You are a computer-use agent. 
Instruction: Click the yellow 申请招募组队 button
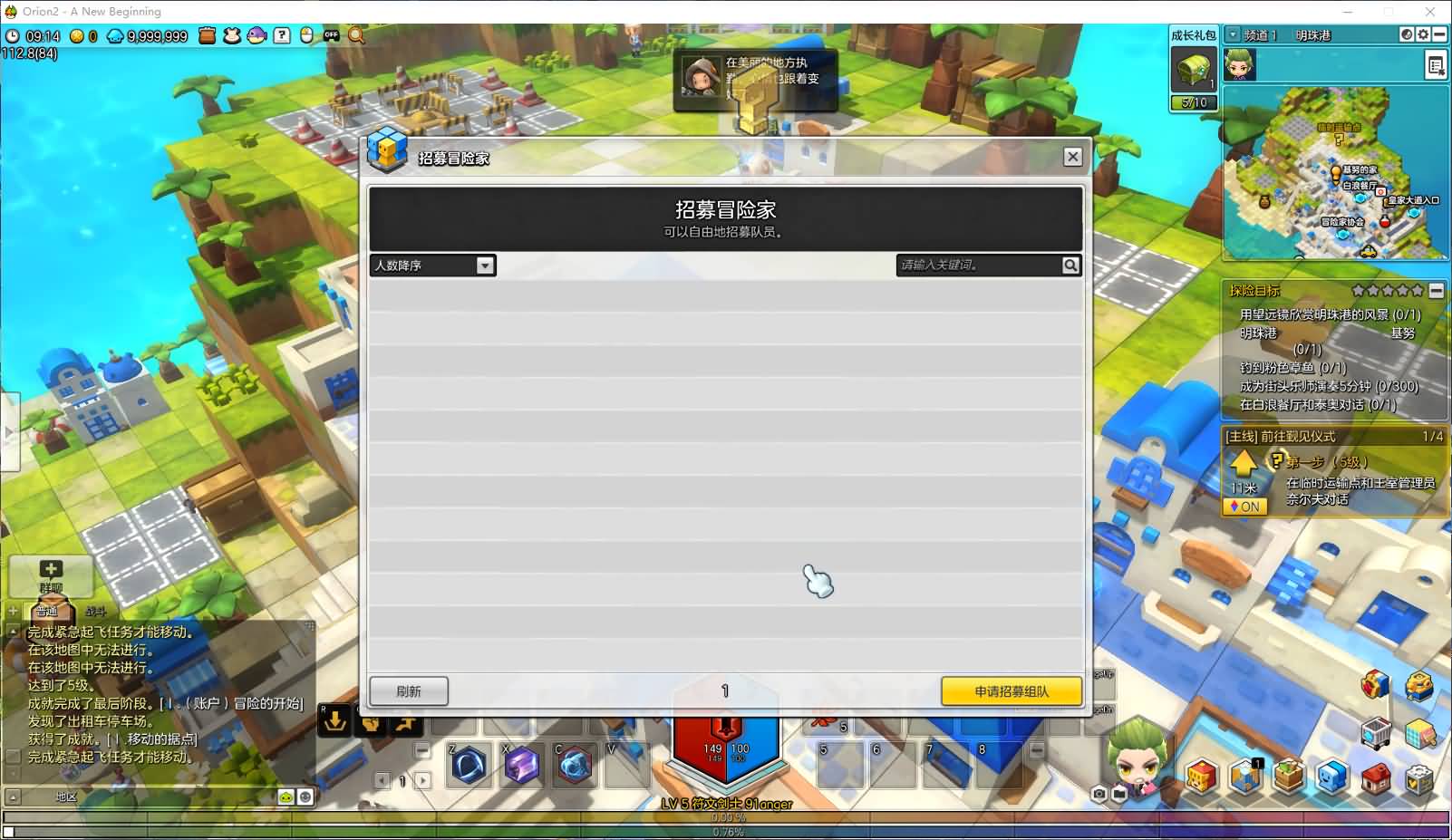tap(1011, 690)
